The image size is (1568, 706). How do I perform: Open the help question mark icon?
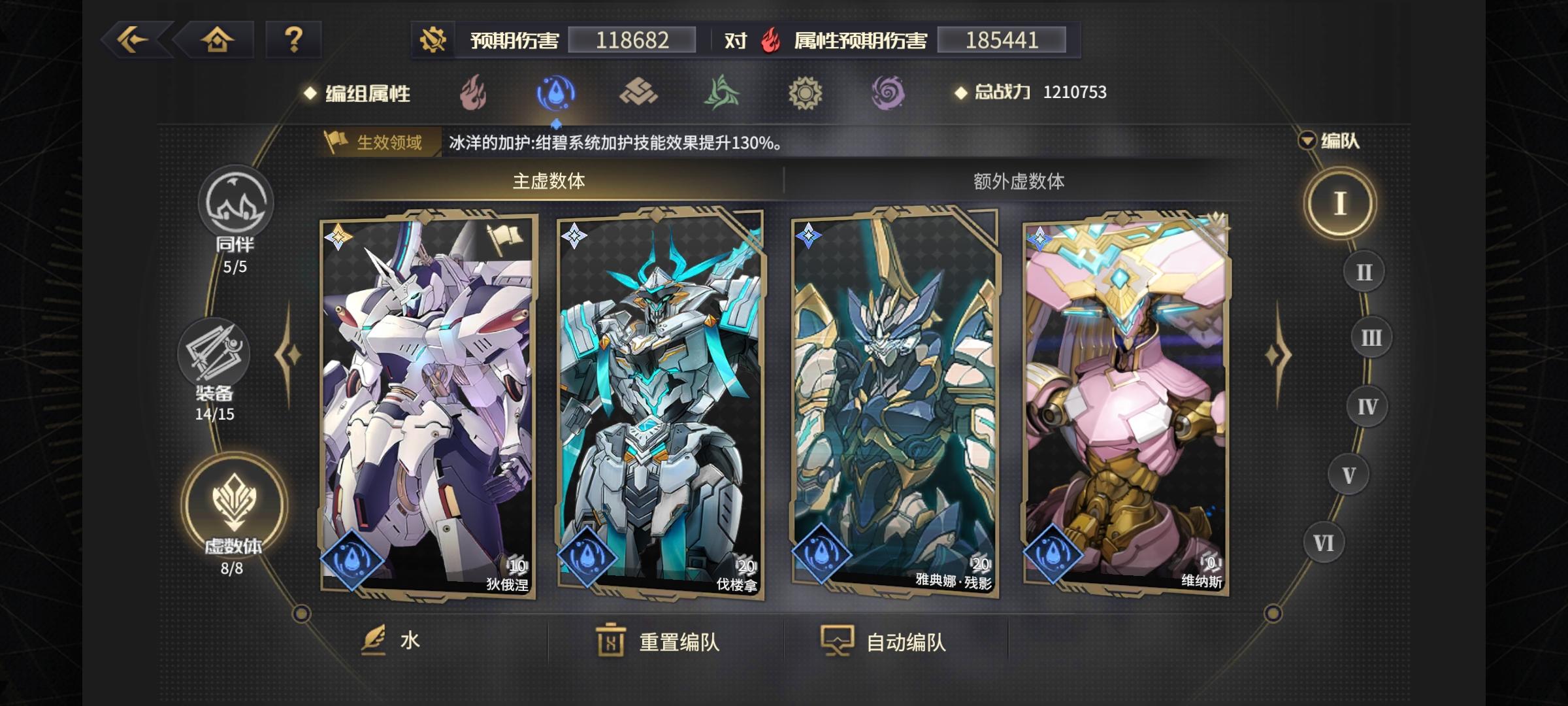(293, 41)
